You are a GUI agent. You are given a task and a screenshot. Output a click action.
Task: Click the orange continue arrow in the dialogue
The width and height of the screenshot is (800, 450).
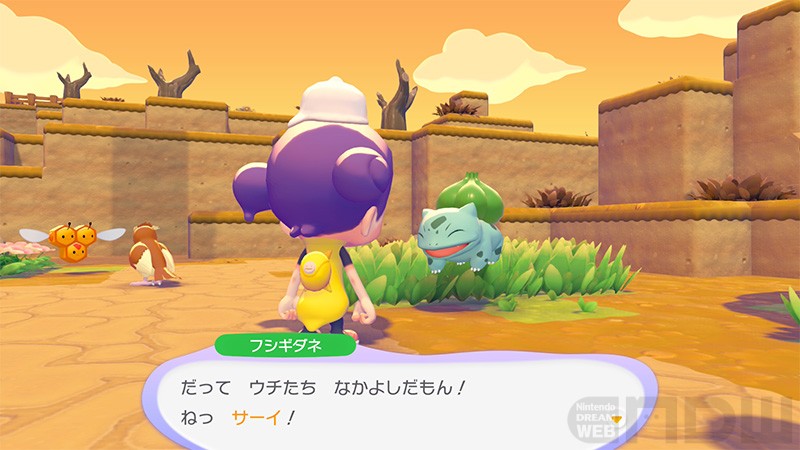616,418
